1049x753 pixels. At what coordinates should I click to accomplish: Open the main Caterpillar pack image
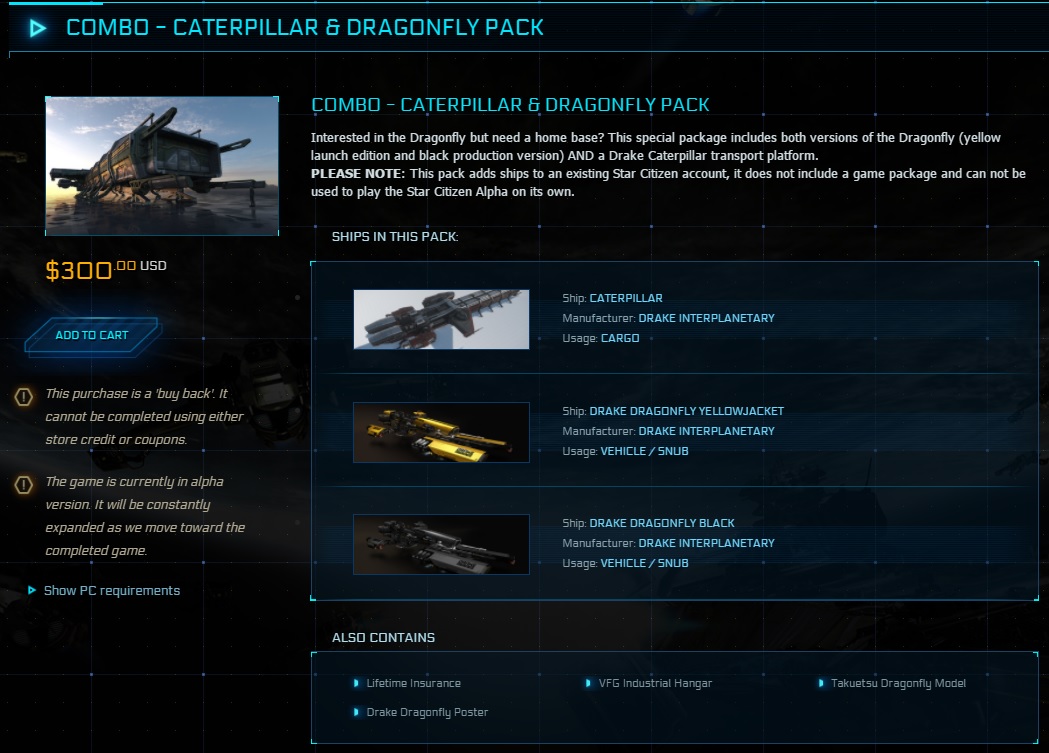tap(162, 166)
